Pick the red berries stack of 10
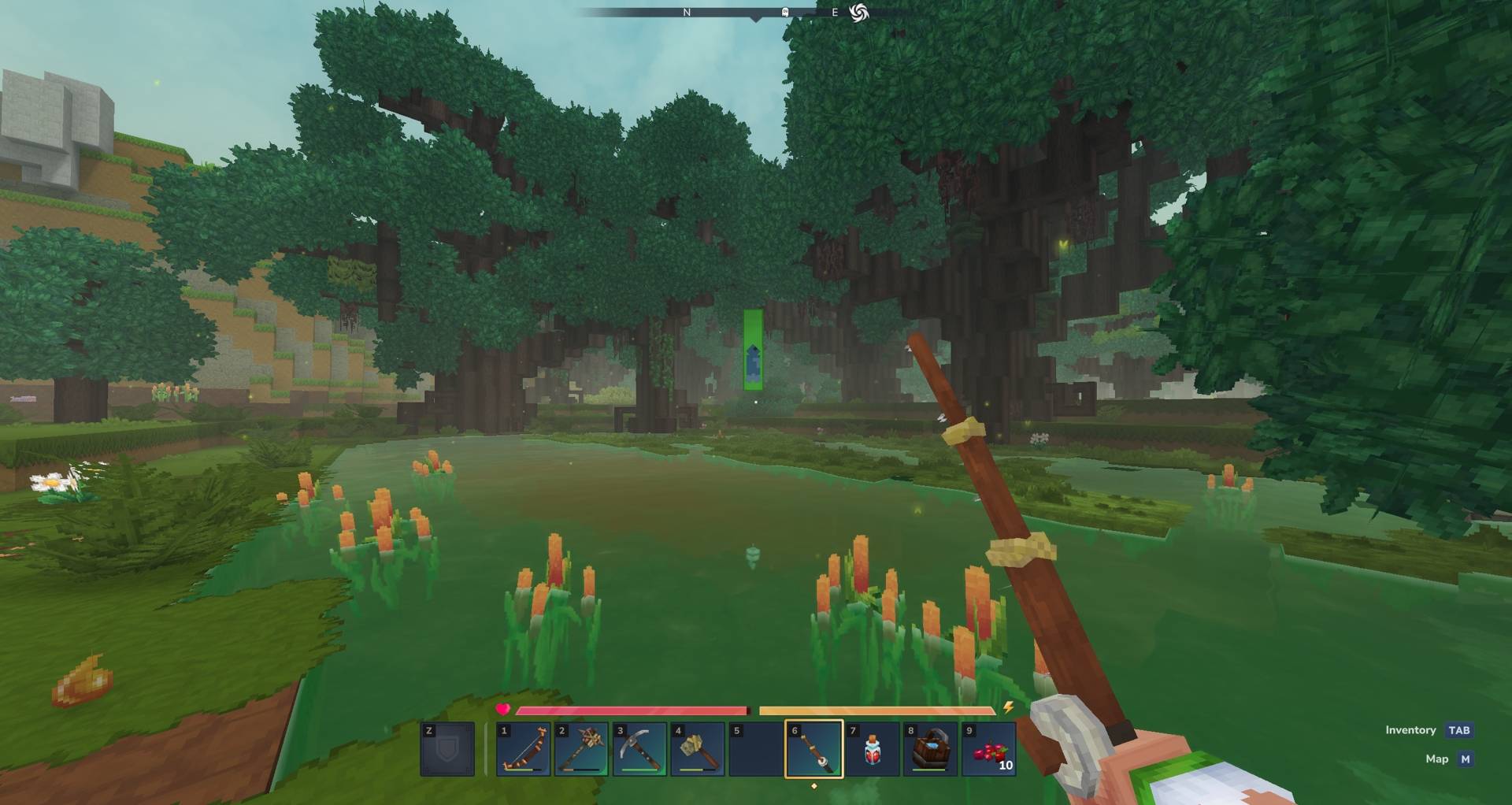This screenshot has height=805, width=1512. click(x=988, y=749)
